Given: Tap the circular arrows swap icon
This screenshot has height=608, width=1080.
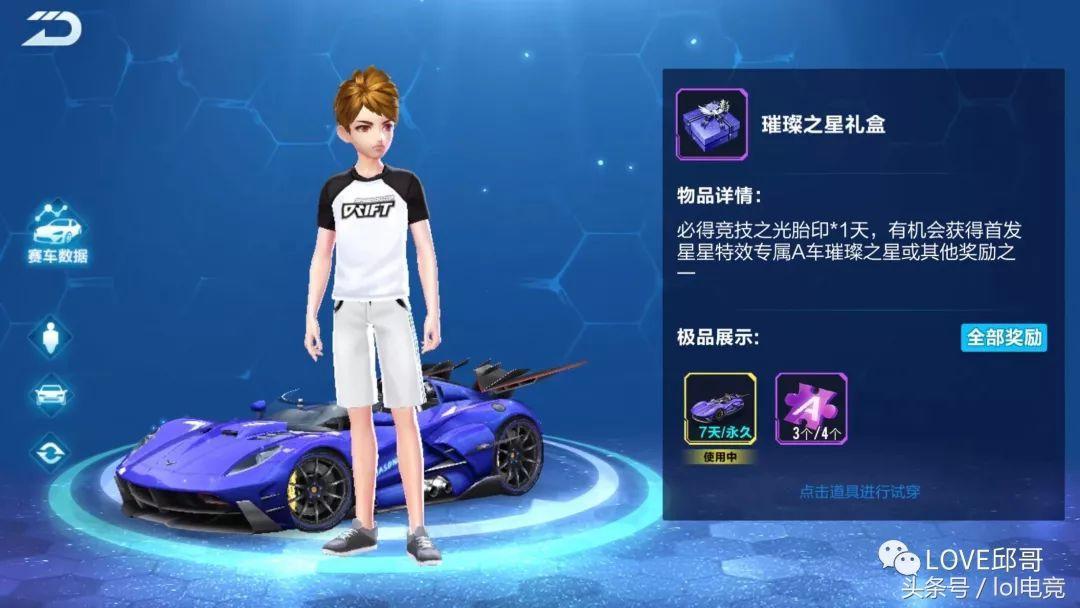Looking at the screenshot, I should [50, 452].
